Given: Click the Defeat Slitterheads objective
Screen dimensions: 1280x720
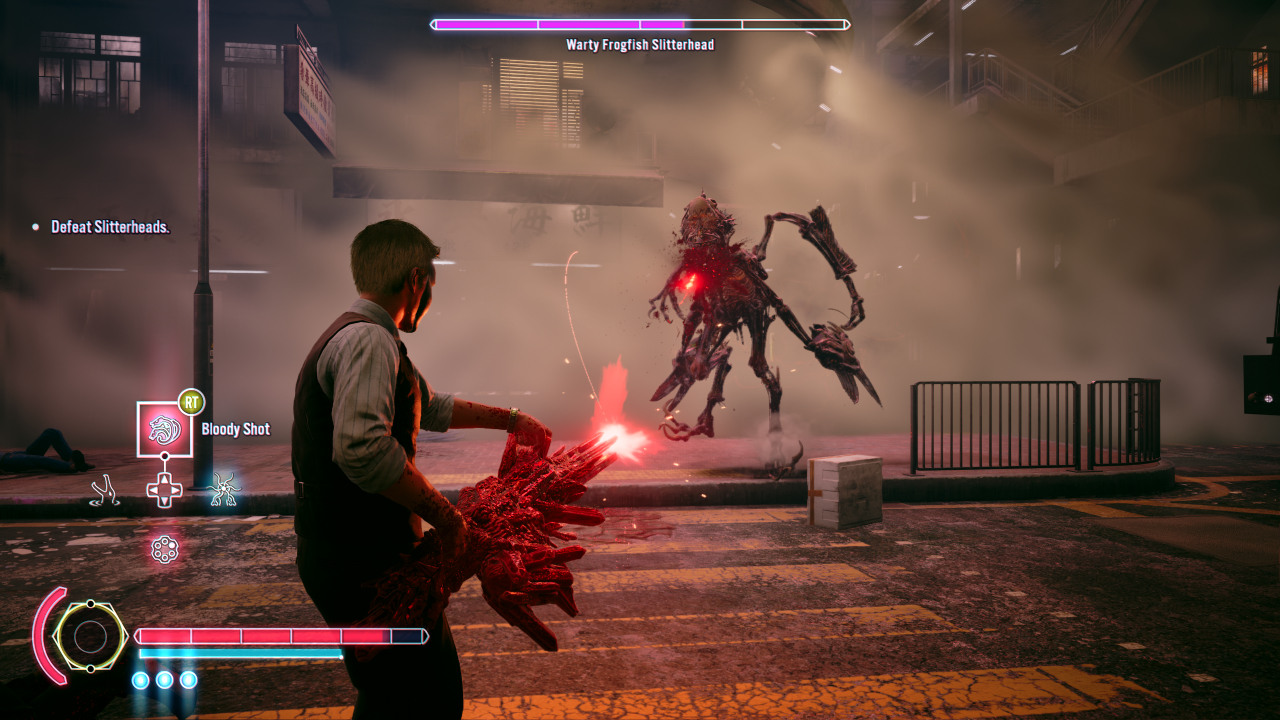Looking at the screenshot, I should (x=110, y=228).
